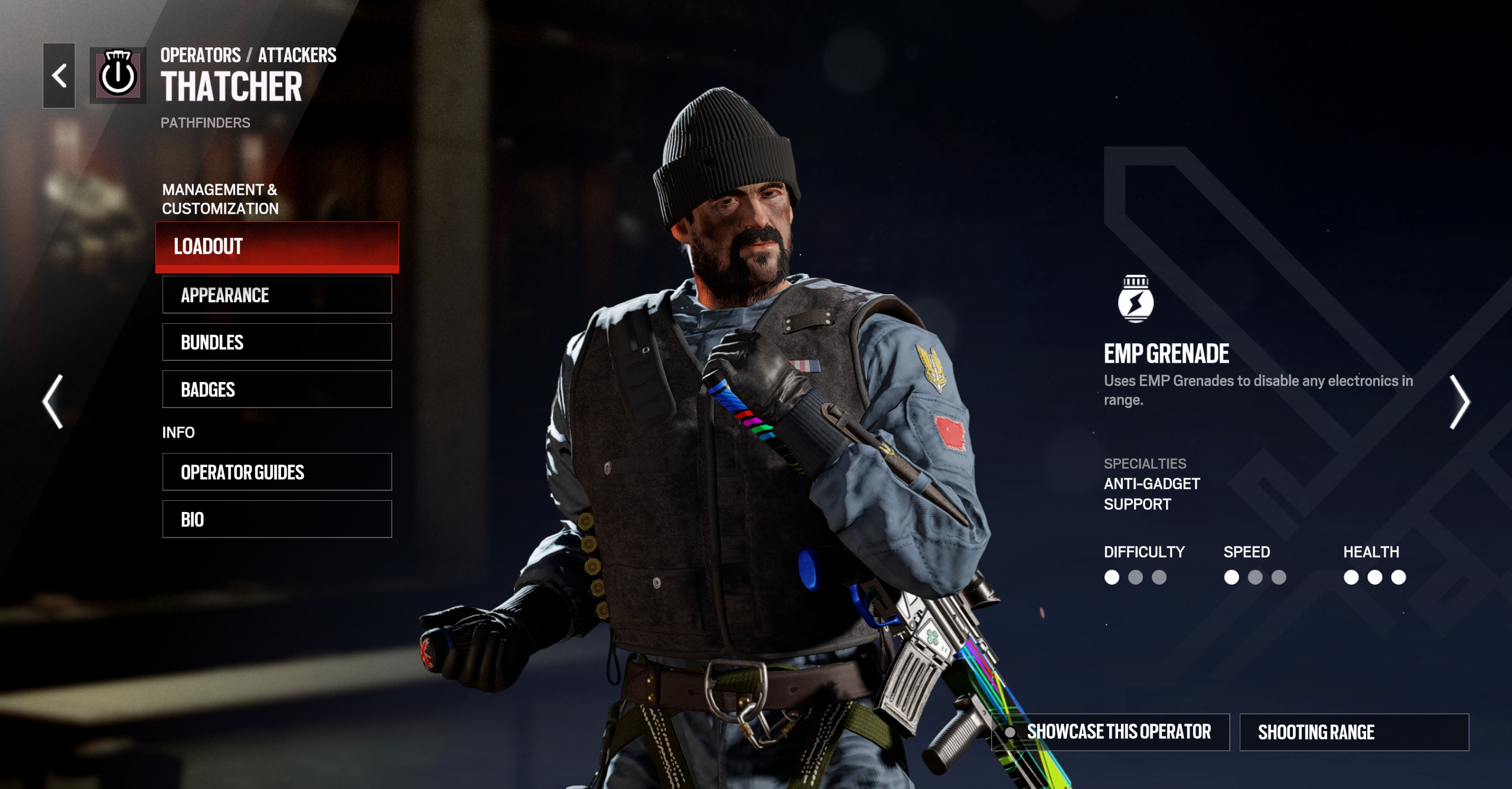Go back with the top-left arrow button
Screen dimensions: 1512x789
[59, 76]
